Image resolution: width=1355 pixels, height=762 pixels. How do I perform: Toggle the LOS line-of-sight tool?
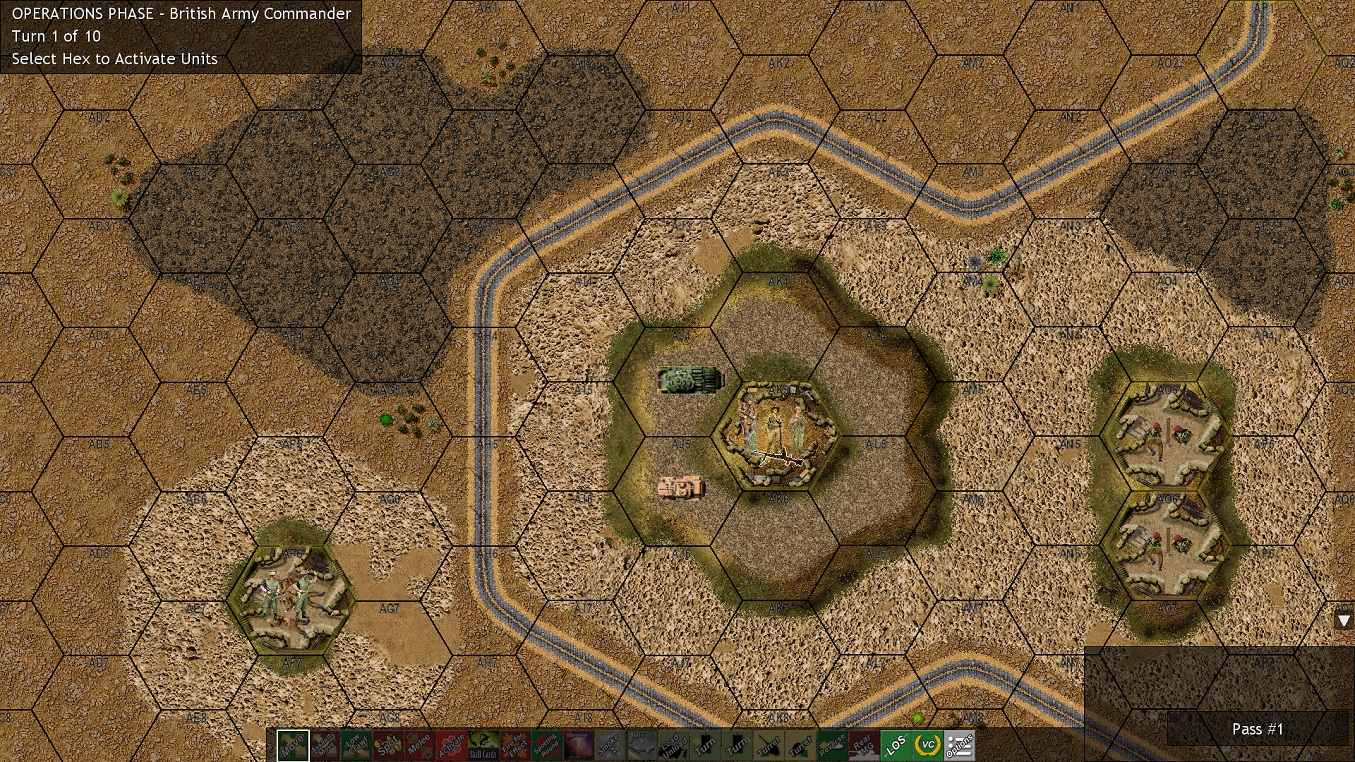pos(896,745)
